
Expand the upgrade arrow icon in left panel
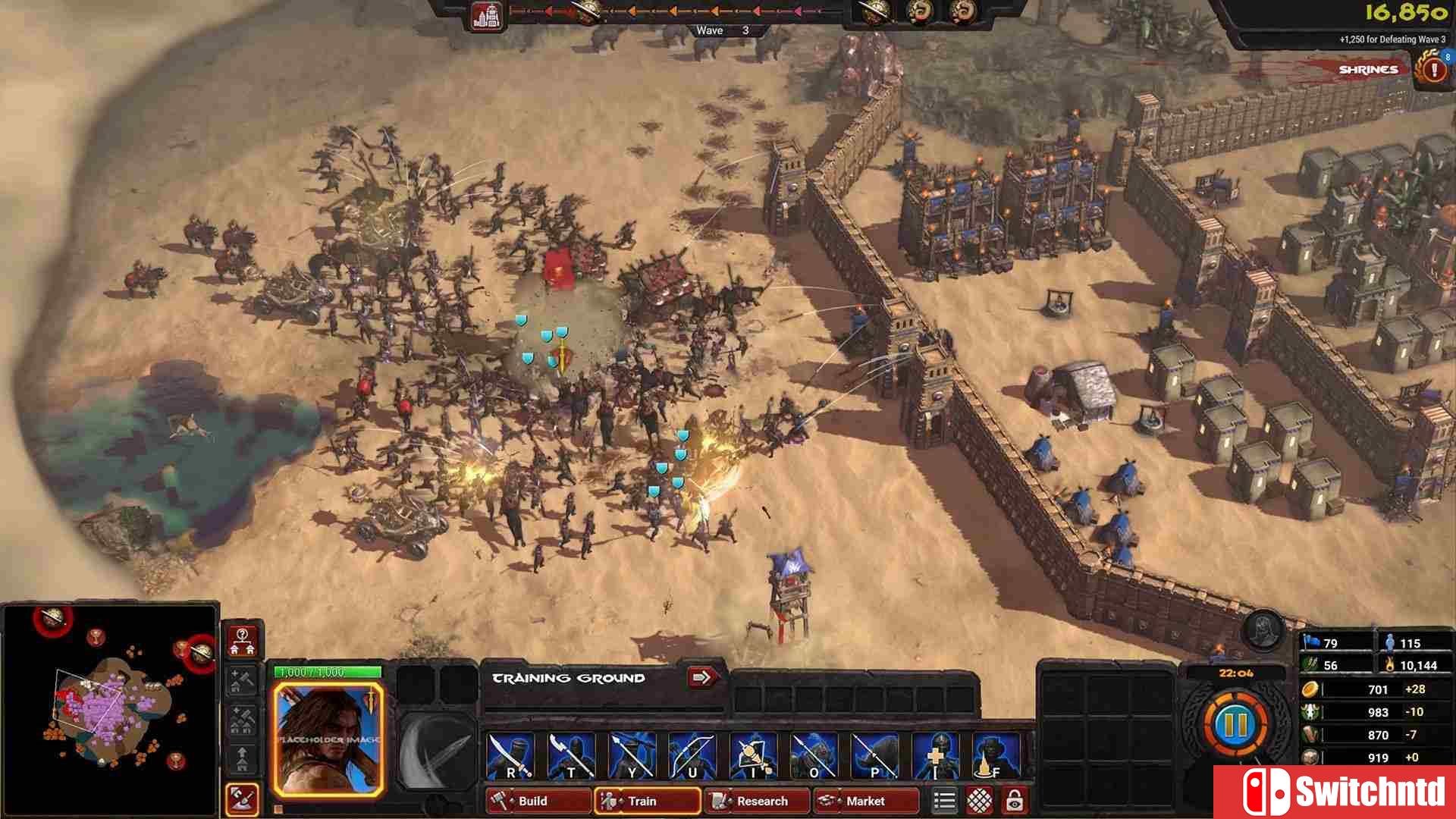241,755
